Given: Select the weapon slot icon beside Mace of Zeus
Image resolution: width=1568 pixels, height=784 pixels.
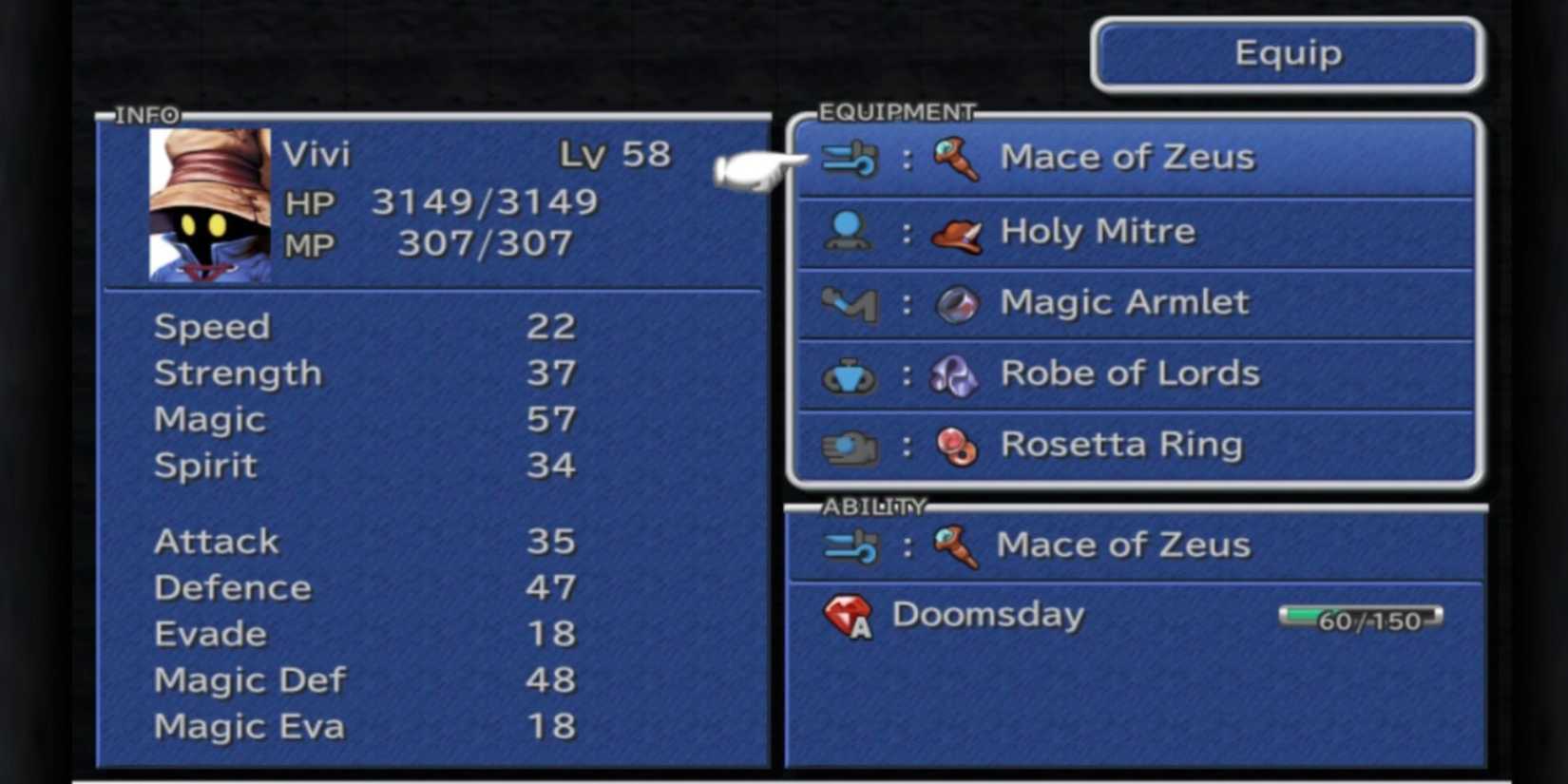Looking at the screenshot, I should 849,157.
